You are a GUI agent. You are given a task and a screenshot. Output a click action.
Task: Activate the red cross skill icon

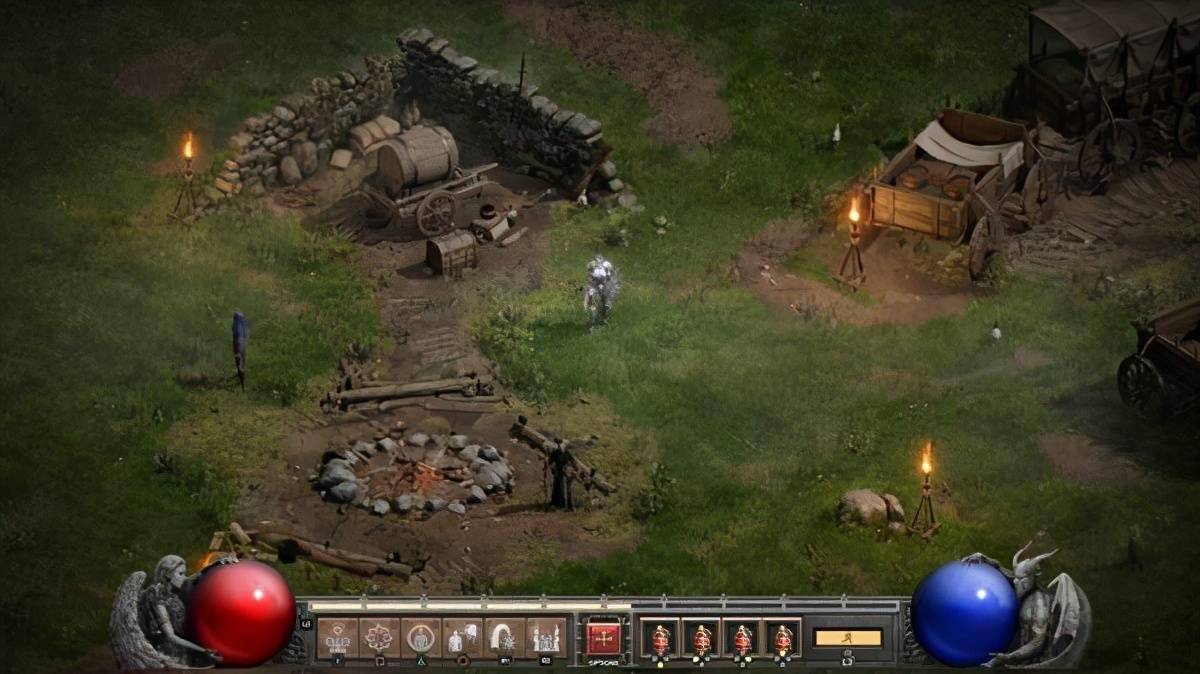coord(603,637)
